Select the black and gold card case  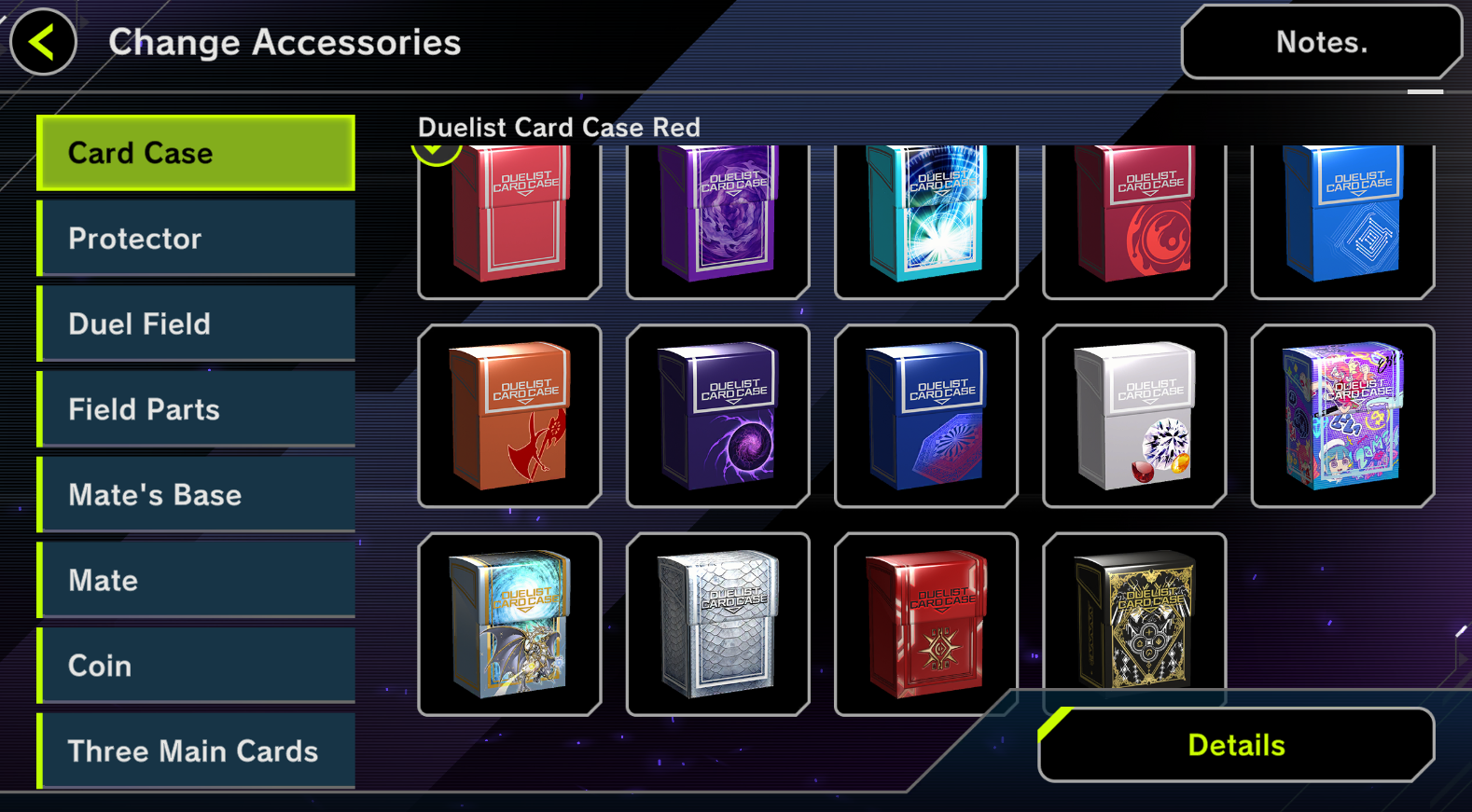coord(1133,615)
